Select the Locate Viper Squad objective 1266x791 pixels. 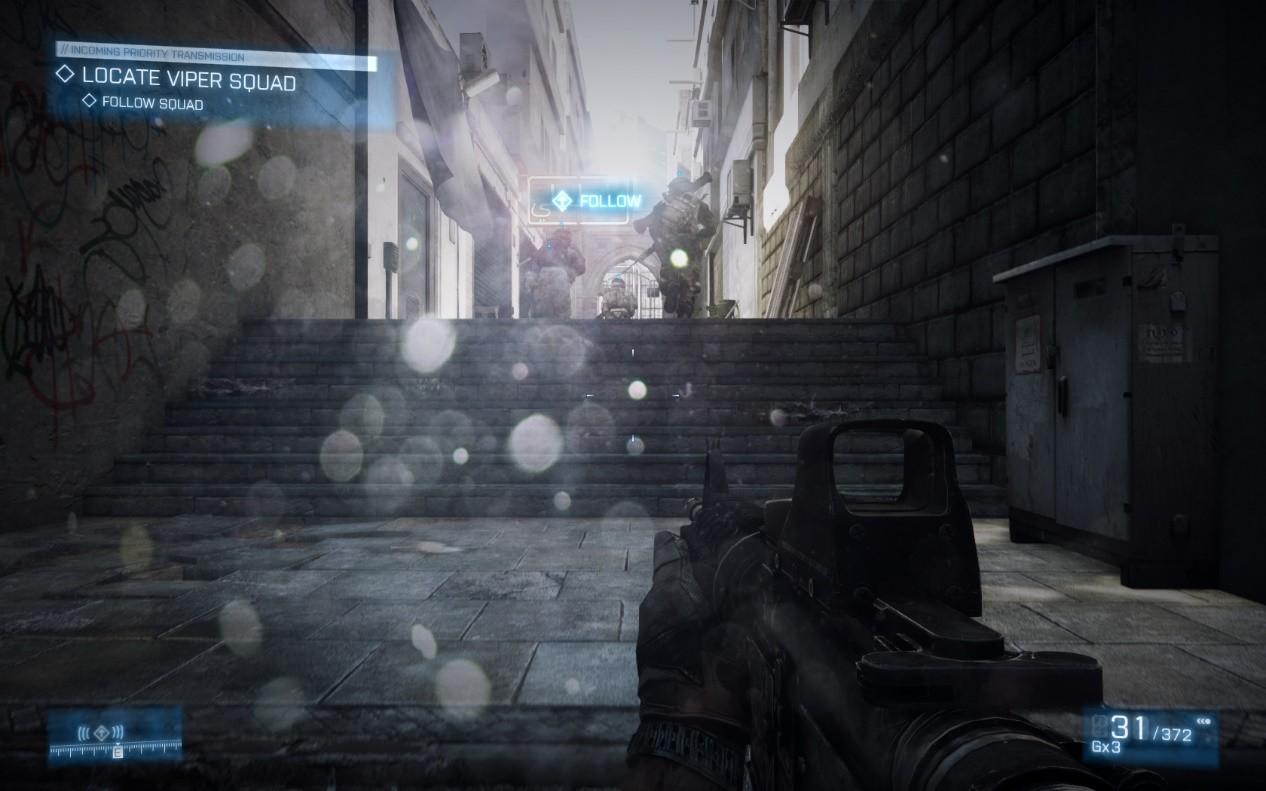click(188, 78)
